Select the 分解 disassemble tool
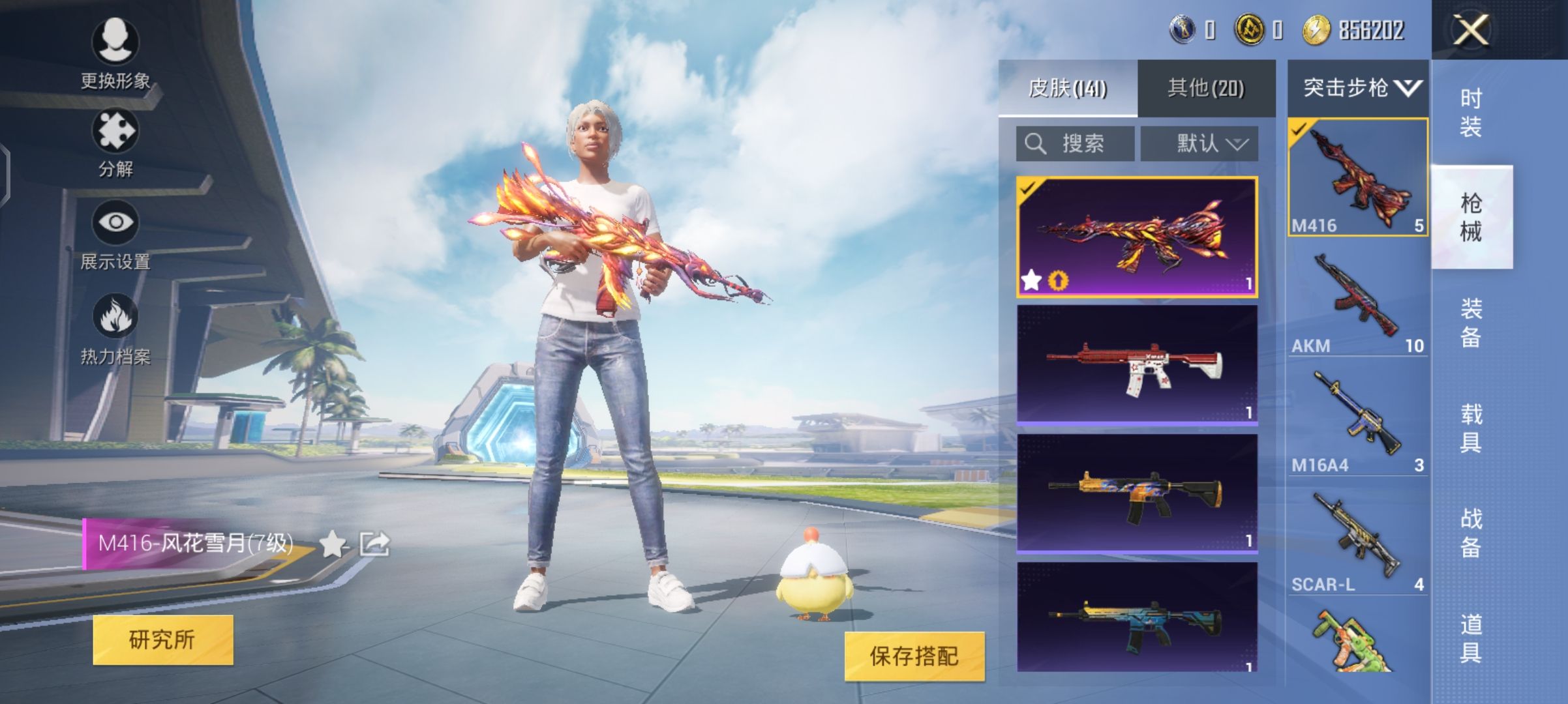The image size is (1568, 704). (116, 140)
